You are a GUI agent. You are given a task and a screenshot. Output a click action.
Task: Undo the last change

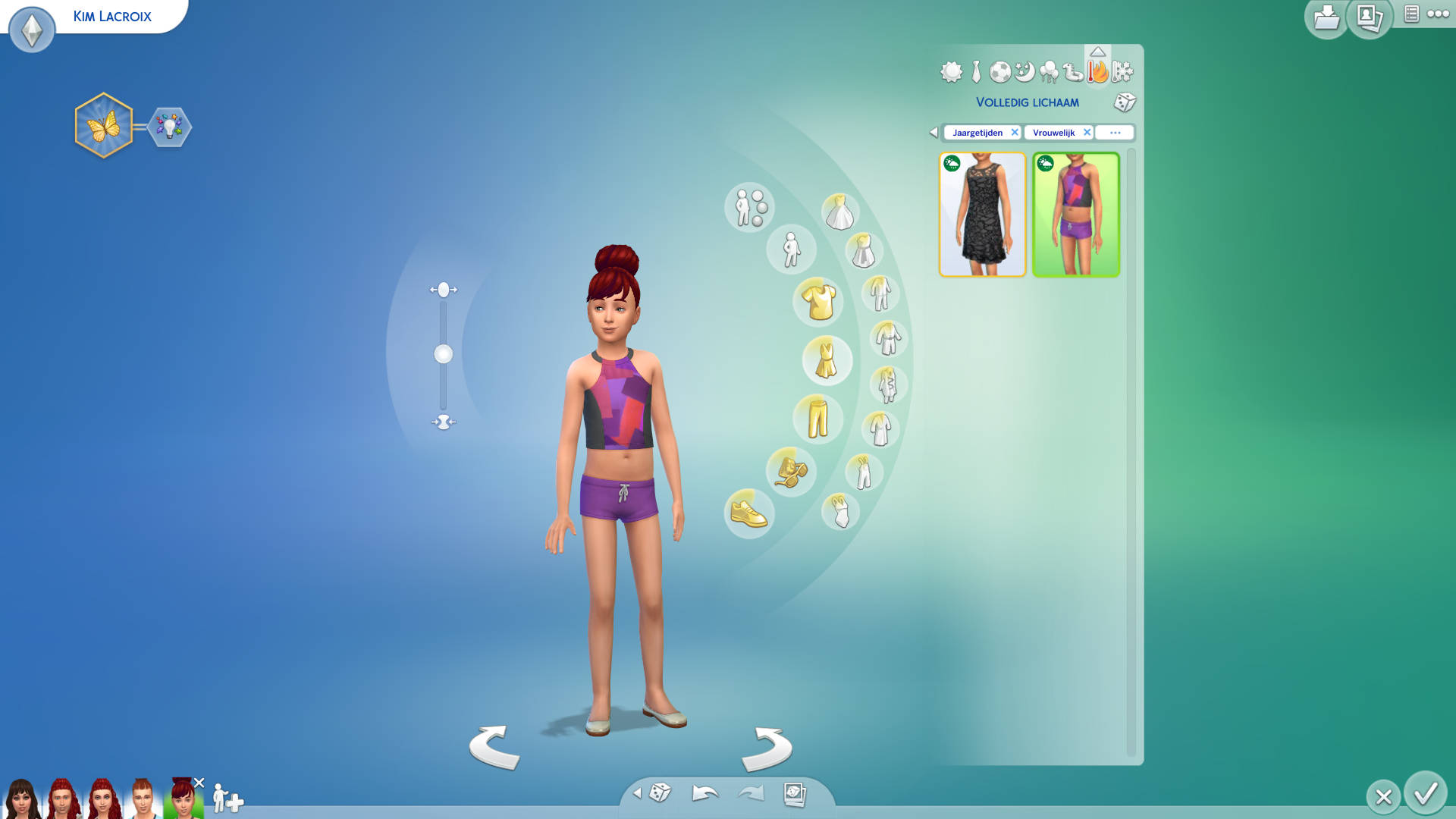[x=704, y=793]
